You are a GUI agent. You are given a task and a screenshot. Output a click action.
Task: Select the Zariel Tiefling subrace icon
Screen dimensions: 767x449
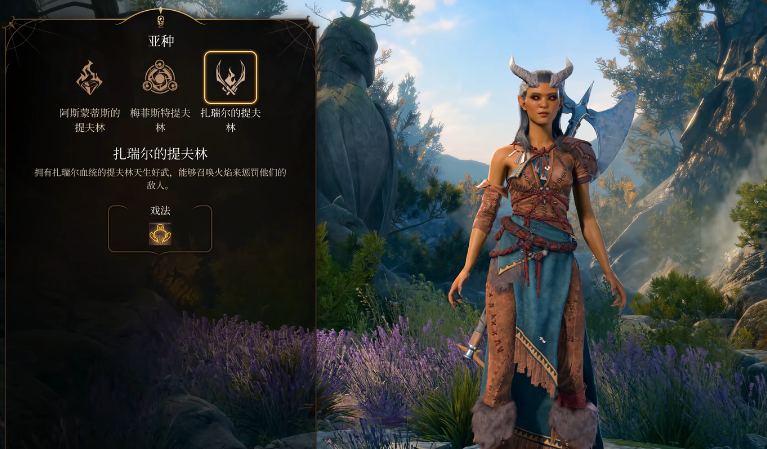pyautogui.click(x=230, y=78)
